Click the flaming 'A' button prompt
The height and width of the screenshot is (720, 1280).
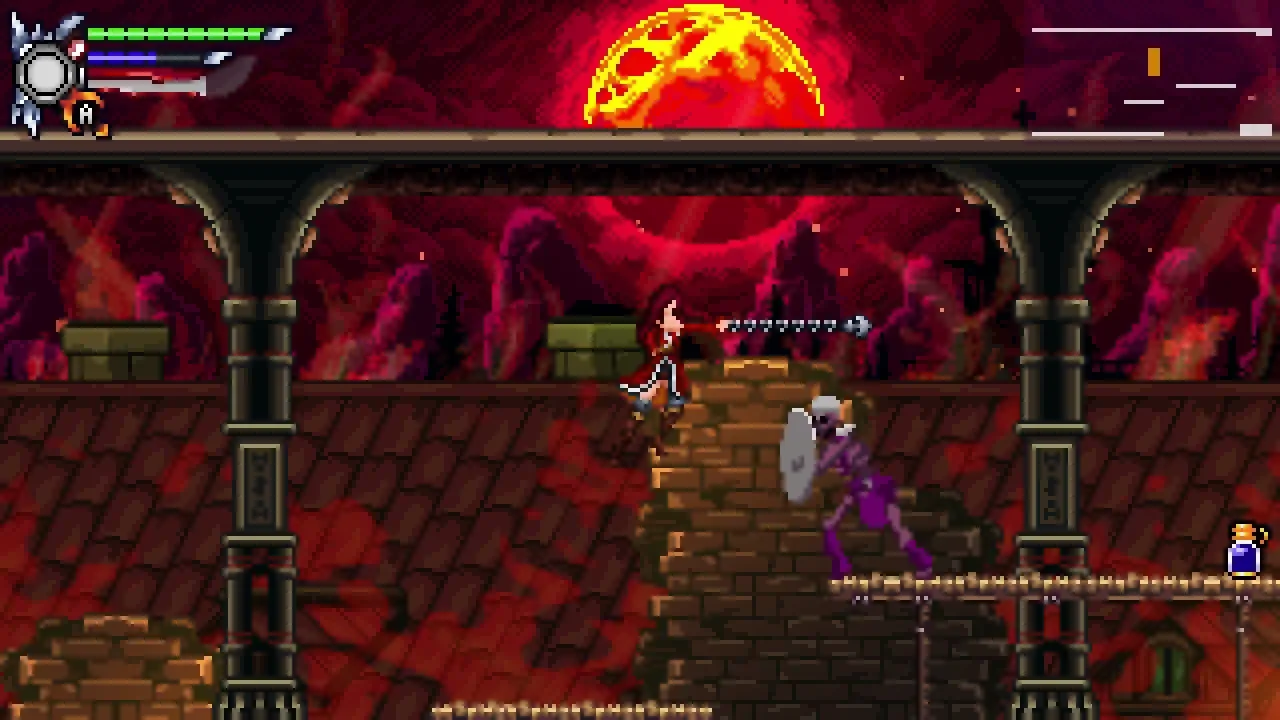pyautogui.click(x=85, y=113)
